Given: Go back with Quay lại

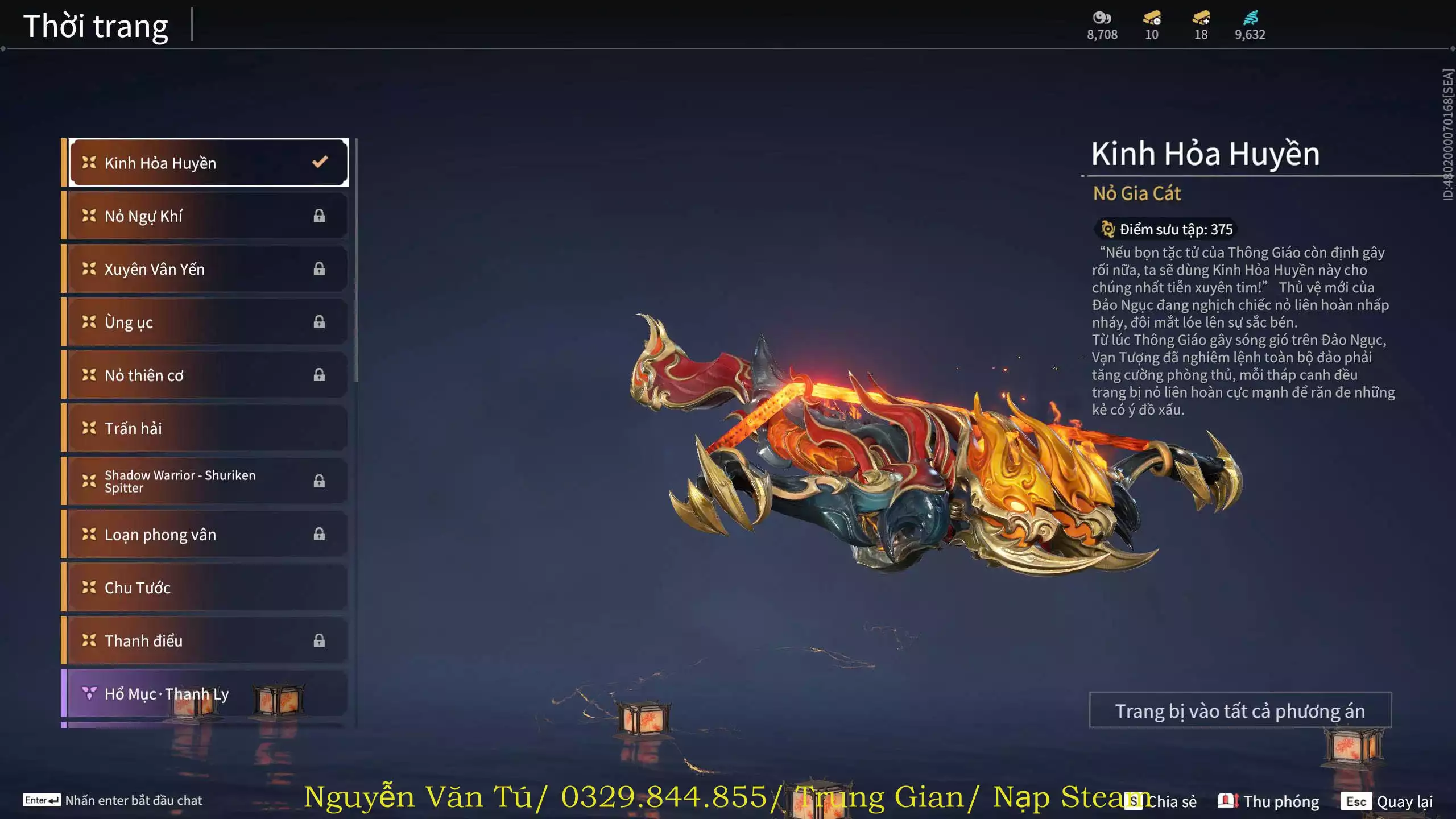Looking at the screenshot, I should pyautogui.click(x=1387, y=801).
